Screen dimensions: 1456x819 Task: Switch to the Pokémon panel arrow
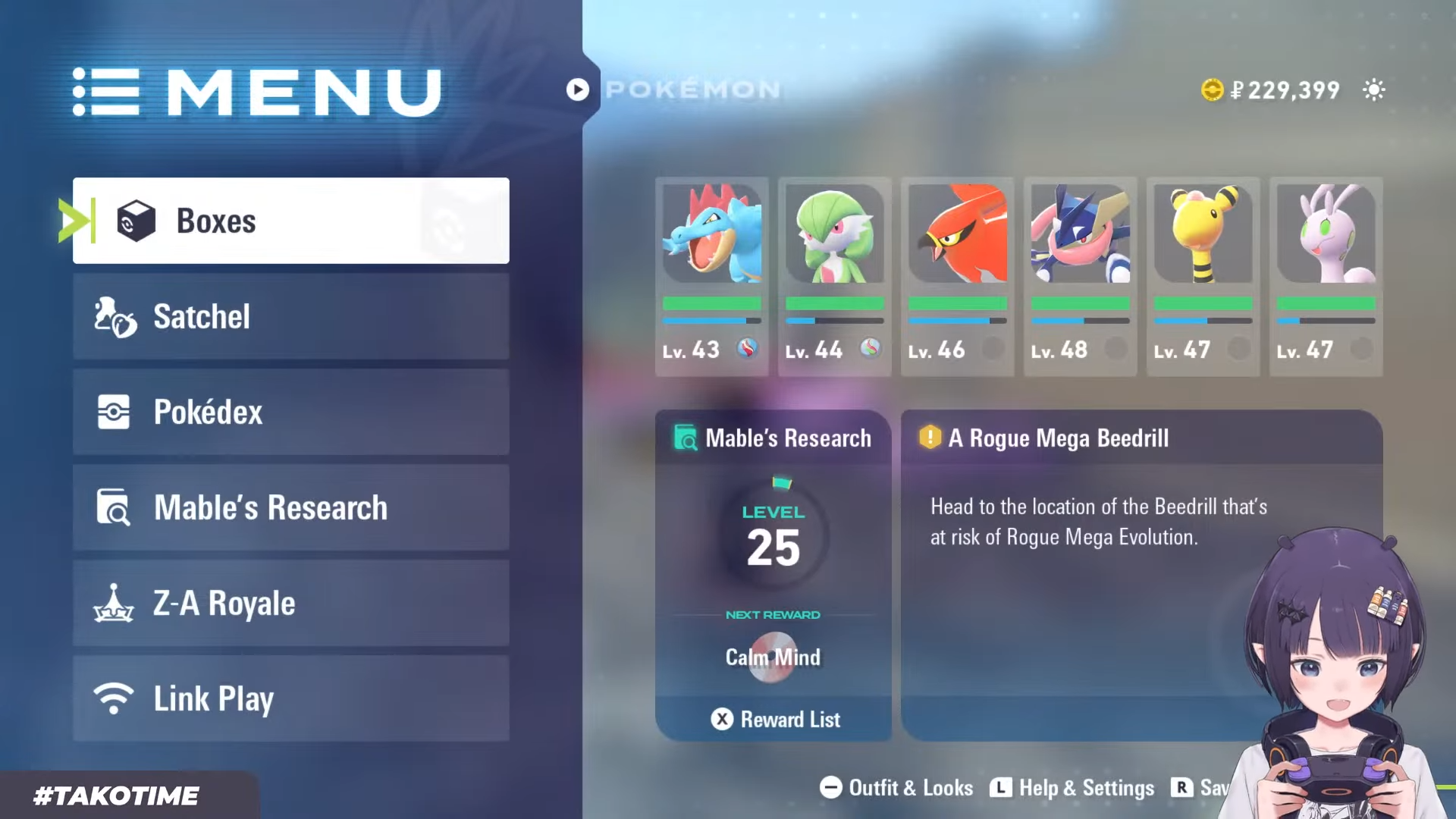click(577, 89)
